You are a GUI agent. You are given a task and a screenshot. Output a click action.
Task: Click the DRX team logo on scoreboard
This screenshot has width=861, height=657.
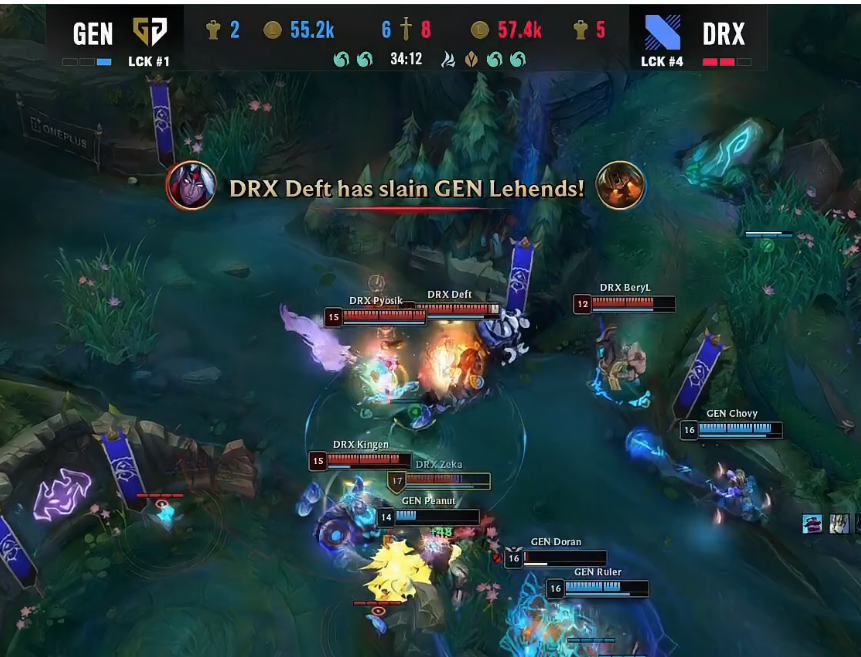coord(661,33)
